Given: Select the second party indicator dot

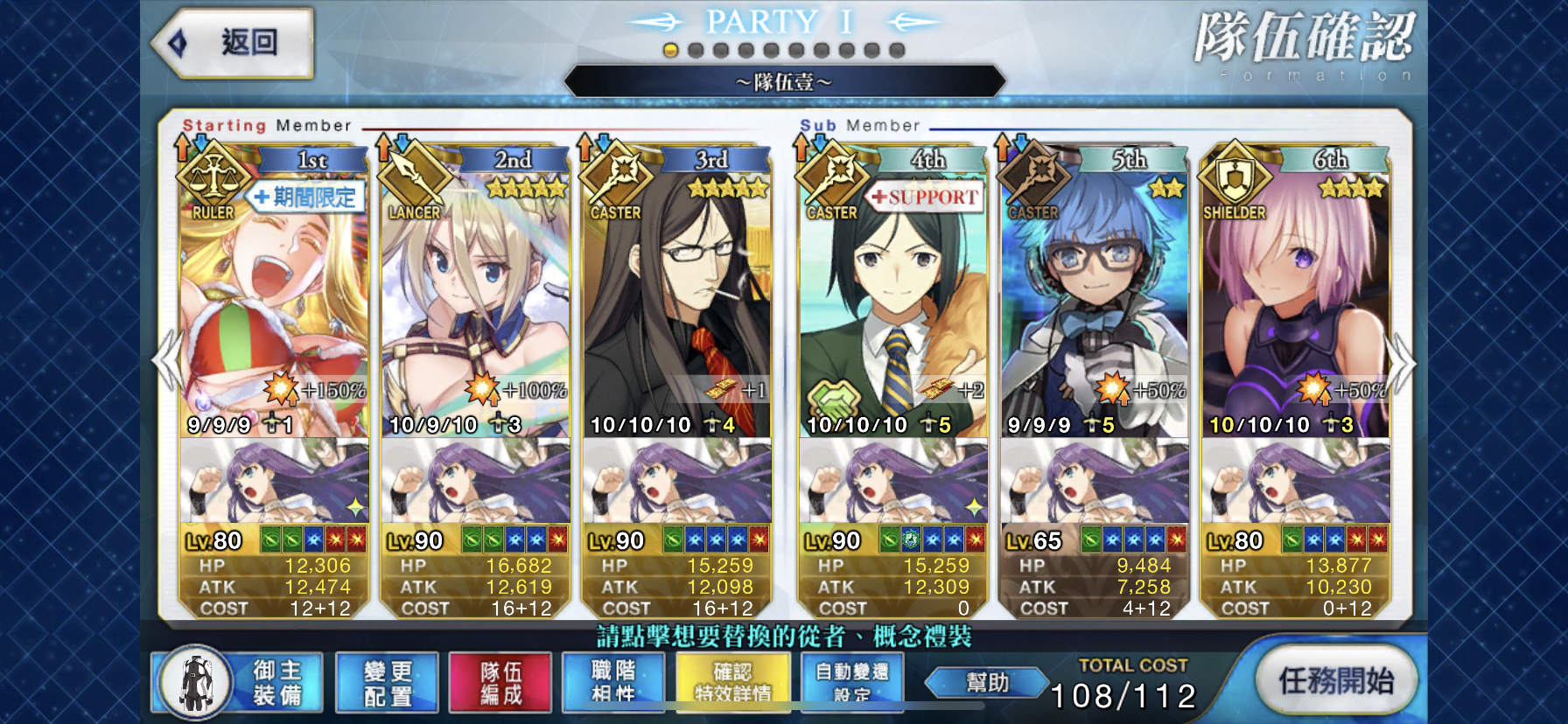Looking at the screenshot, I should coord(695,50).
